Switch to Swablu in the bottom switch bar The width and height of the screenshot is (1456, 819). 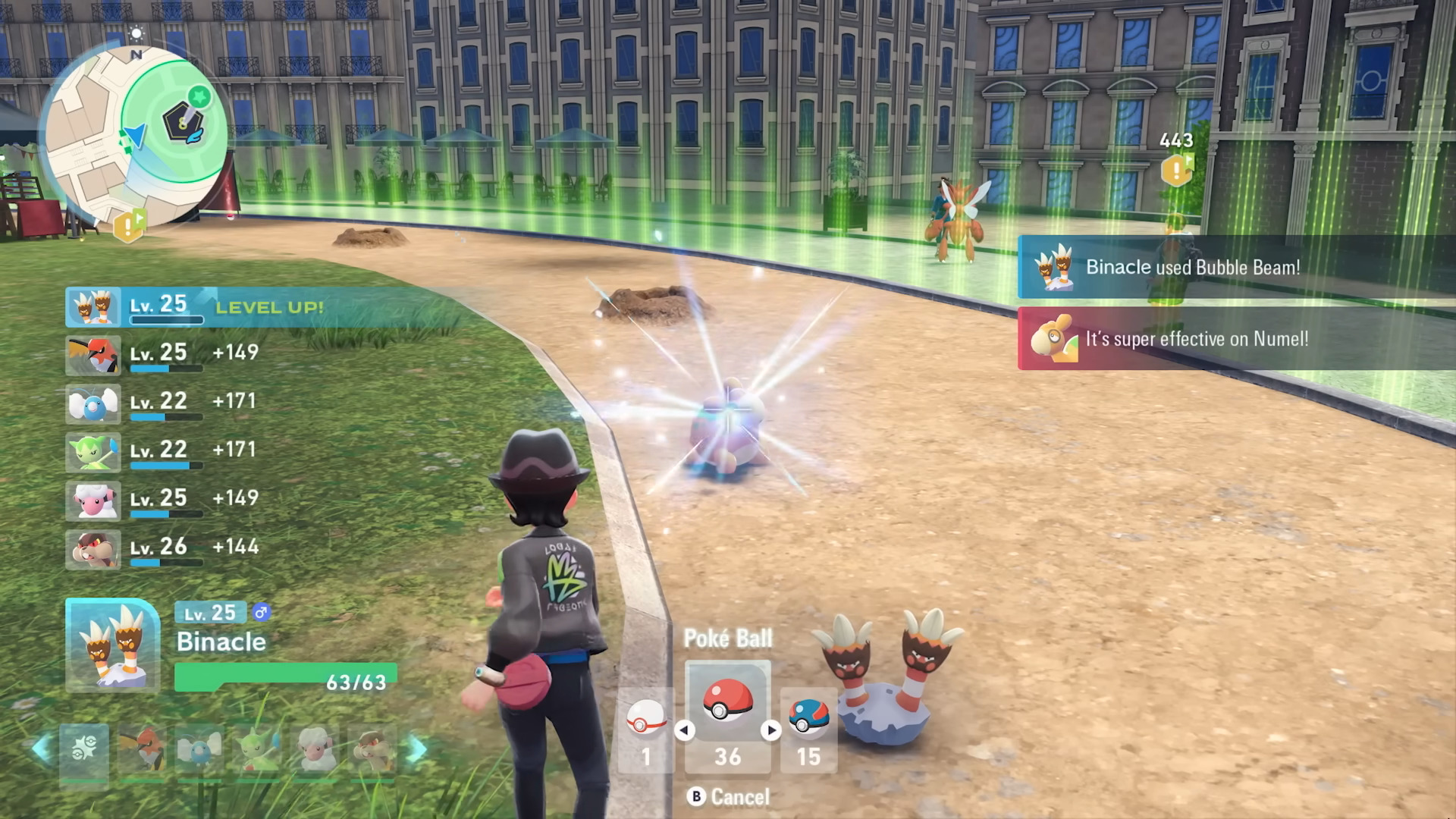pos(199,751)
